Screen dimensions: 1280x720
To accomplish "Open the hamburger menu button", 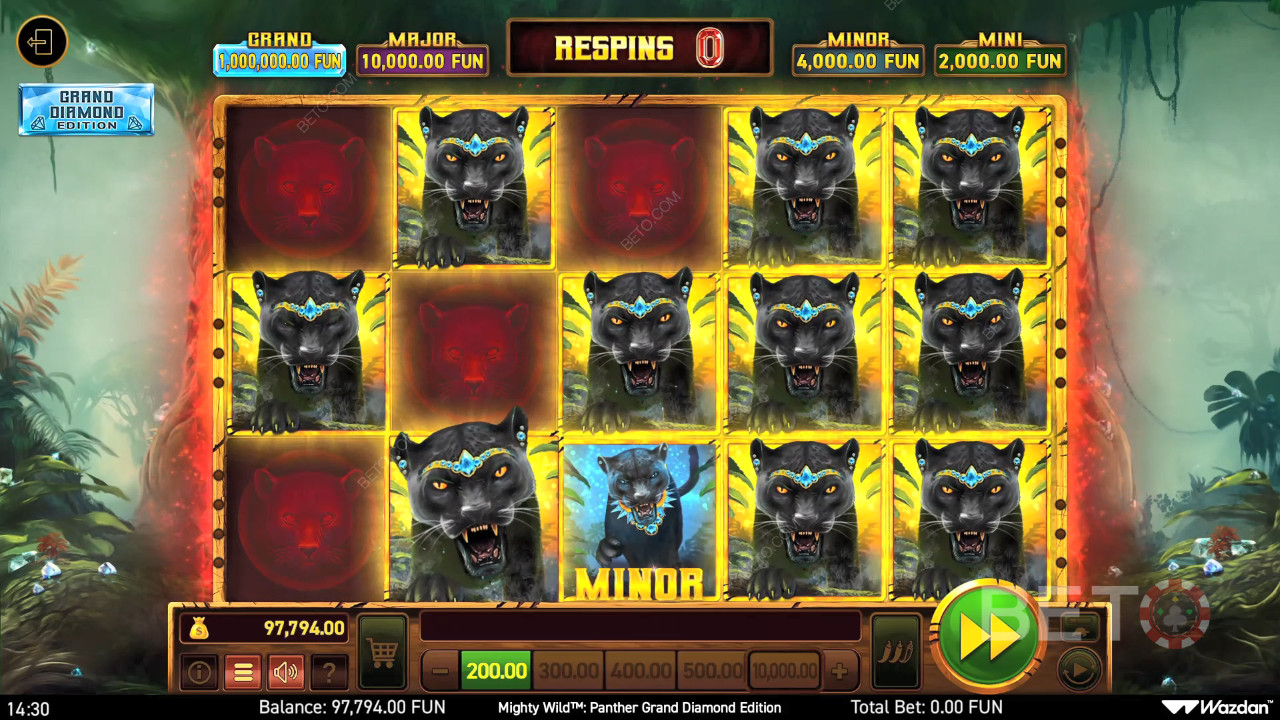I will [x=242, y=672].
